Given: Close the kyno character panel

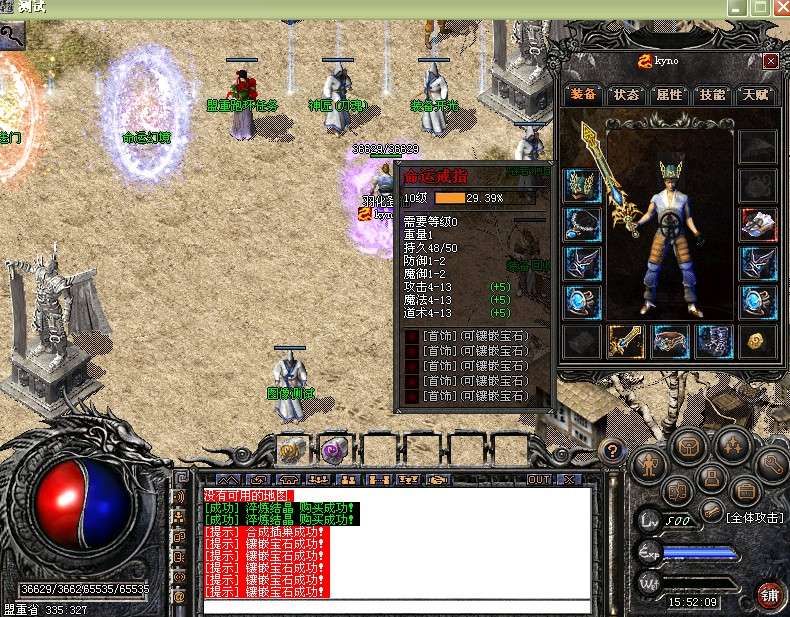Looking at the screenshot, I should point(770,61).
